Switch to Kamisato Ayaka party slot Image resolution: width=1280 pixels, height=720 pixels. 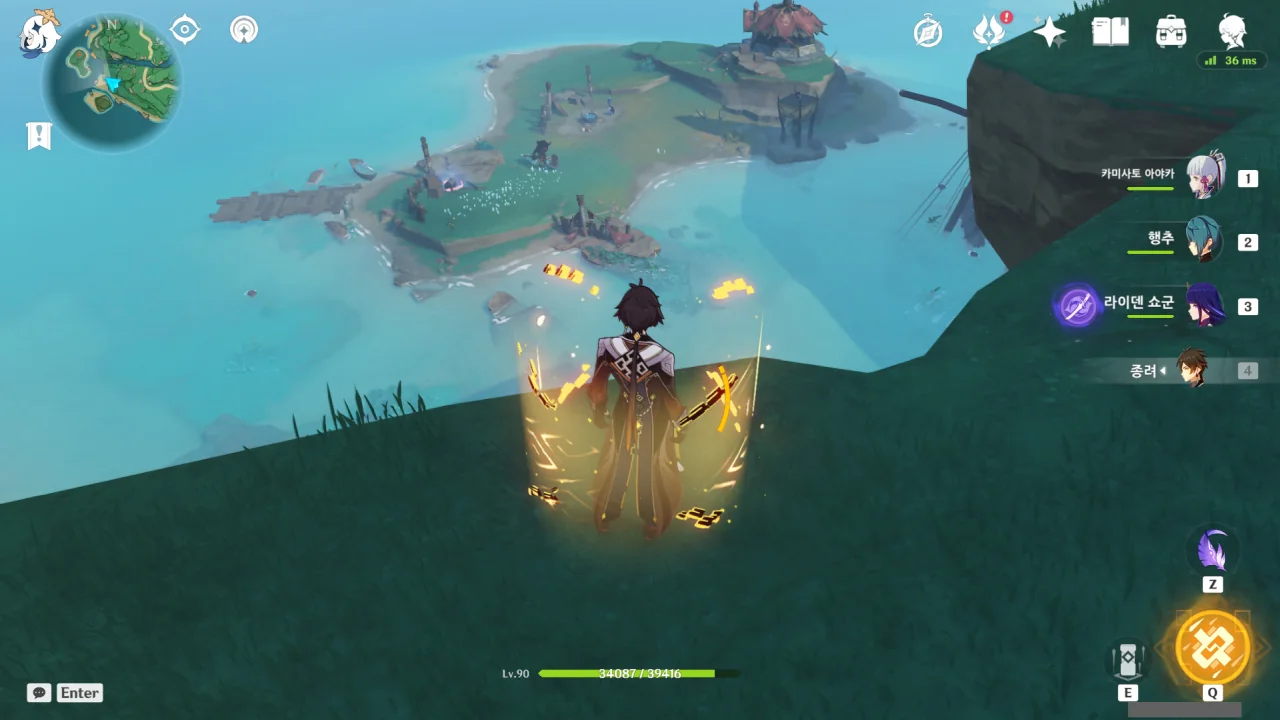tap(1204, 178)
